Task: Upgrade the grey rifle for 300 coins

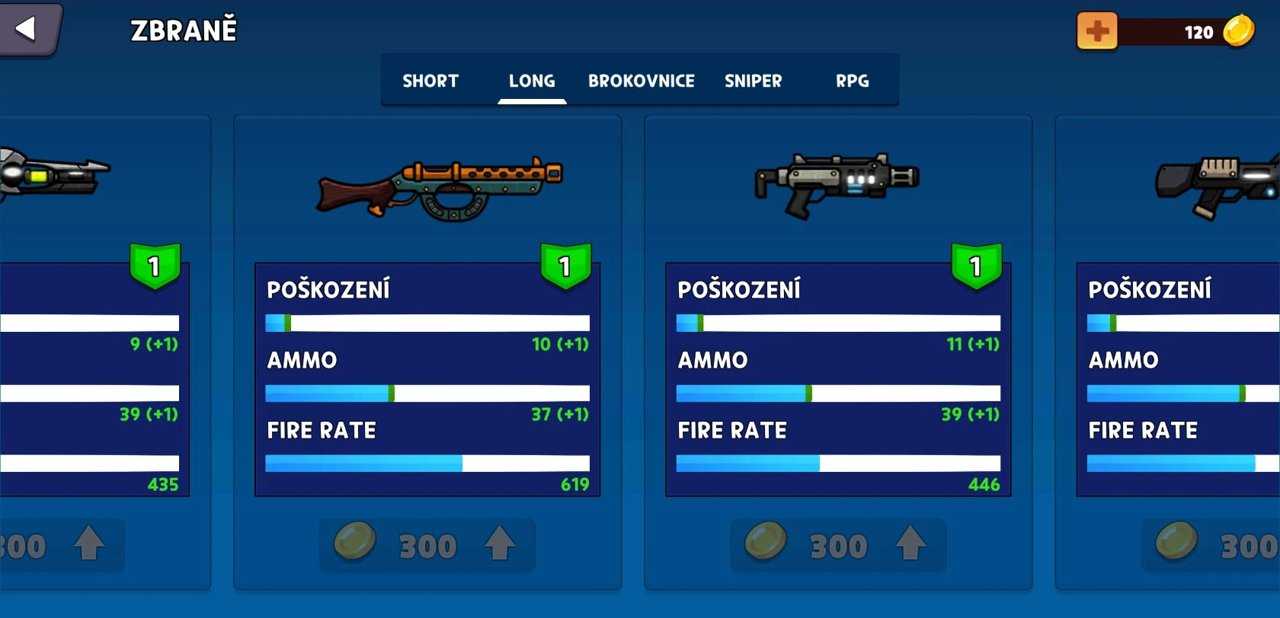Action: coord(838,545)
